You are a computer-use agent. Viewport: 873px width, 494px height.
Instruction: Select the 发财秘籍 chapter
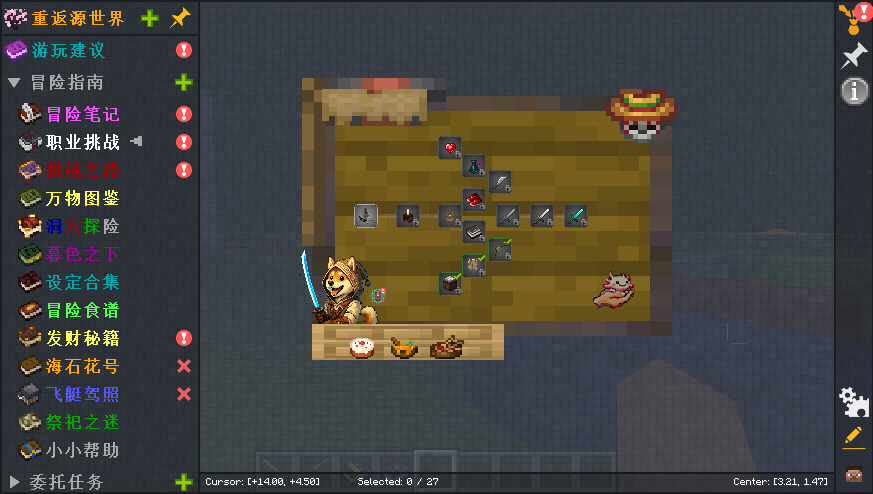click(82, 338)
